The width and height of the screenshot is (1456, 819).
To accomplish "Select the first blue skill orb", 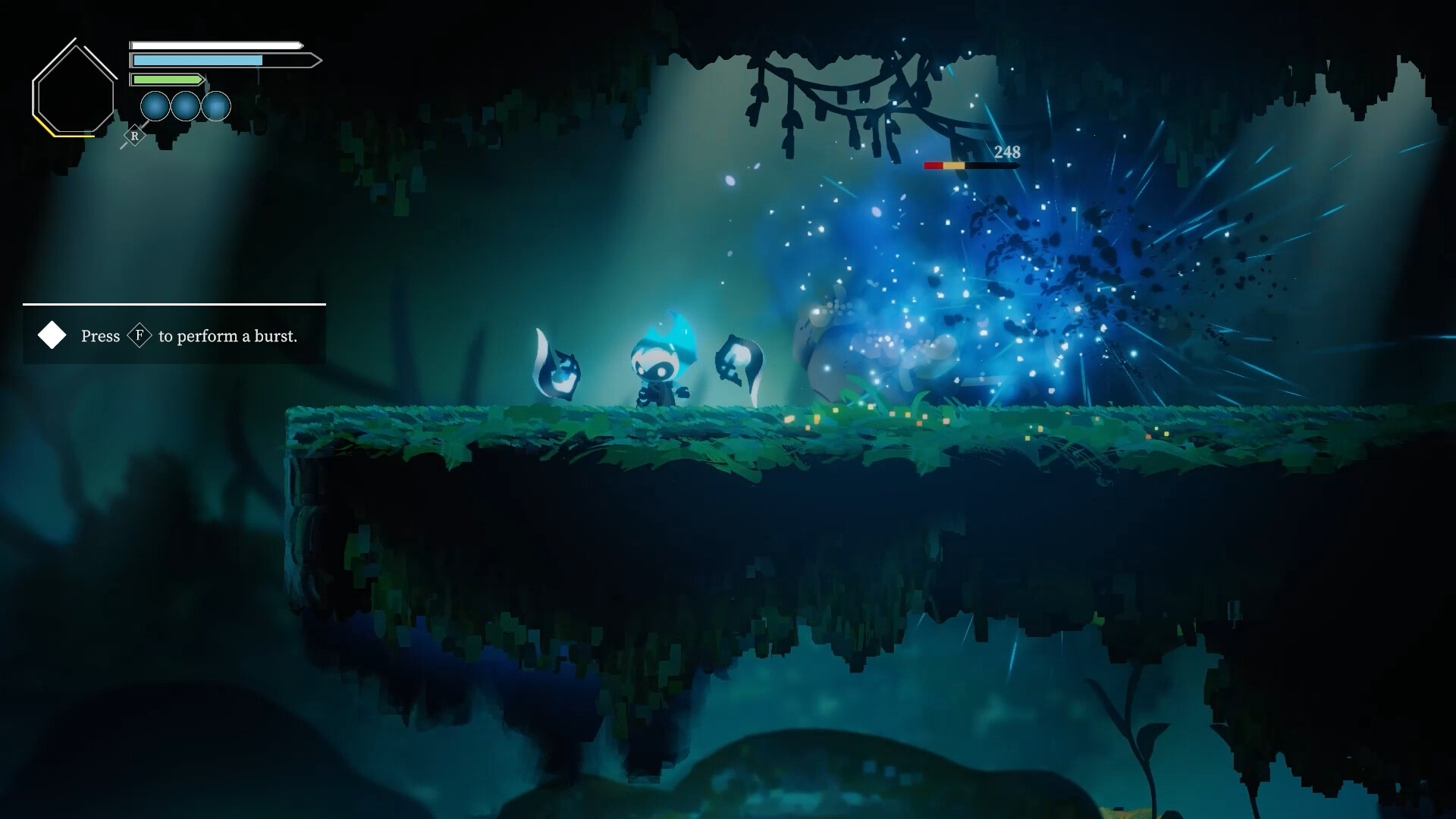I will pos(155,107).
